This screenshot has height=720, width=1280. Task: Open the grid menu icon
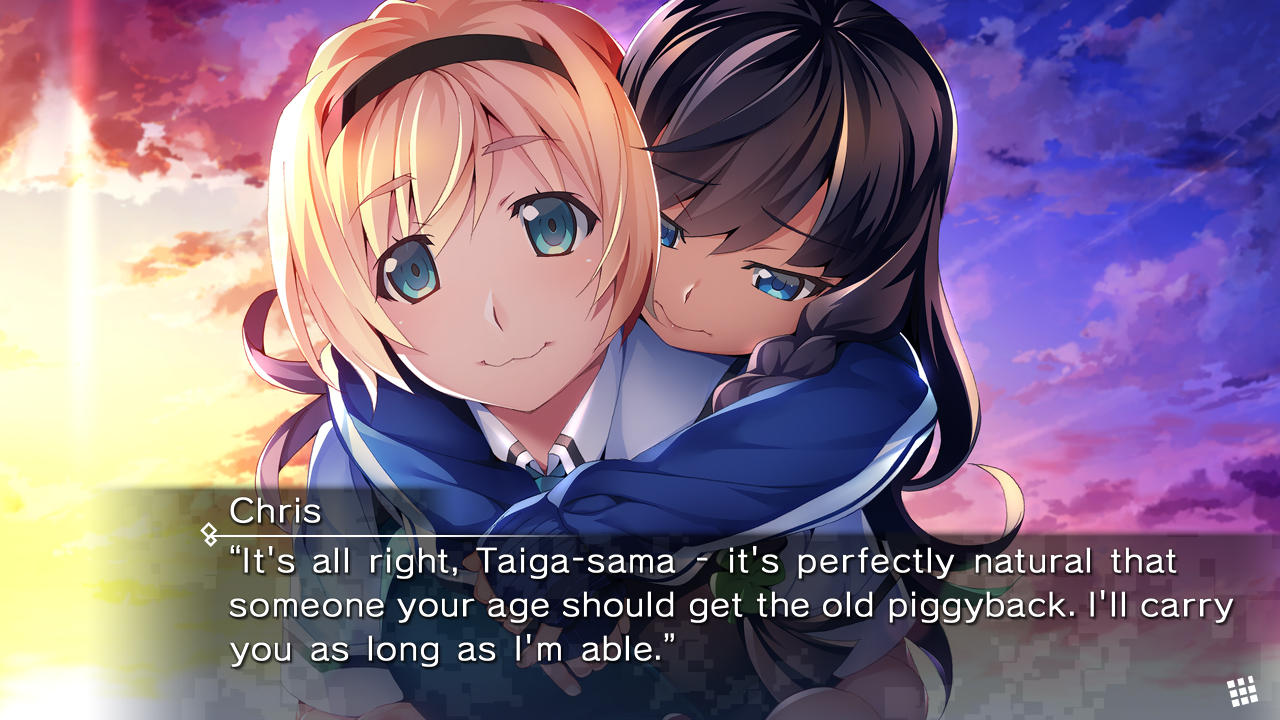click(1242, 691)
